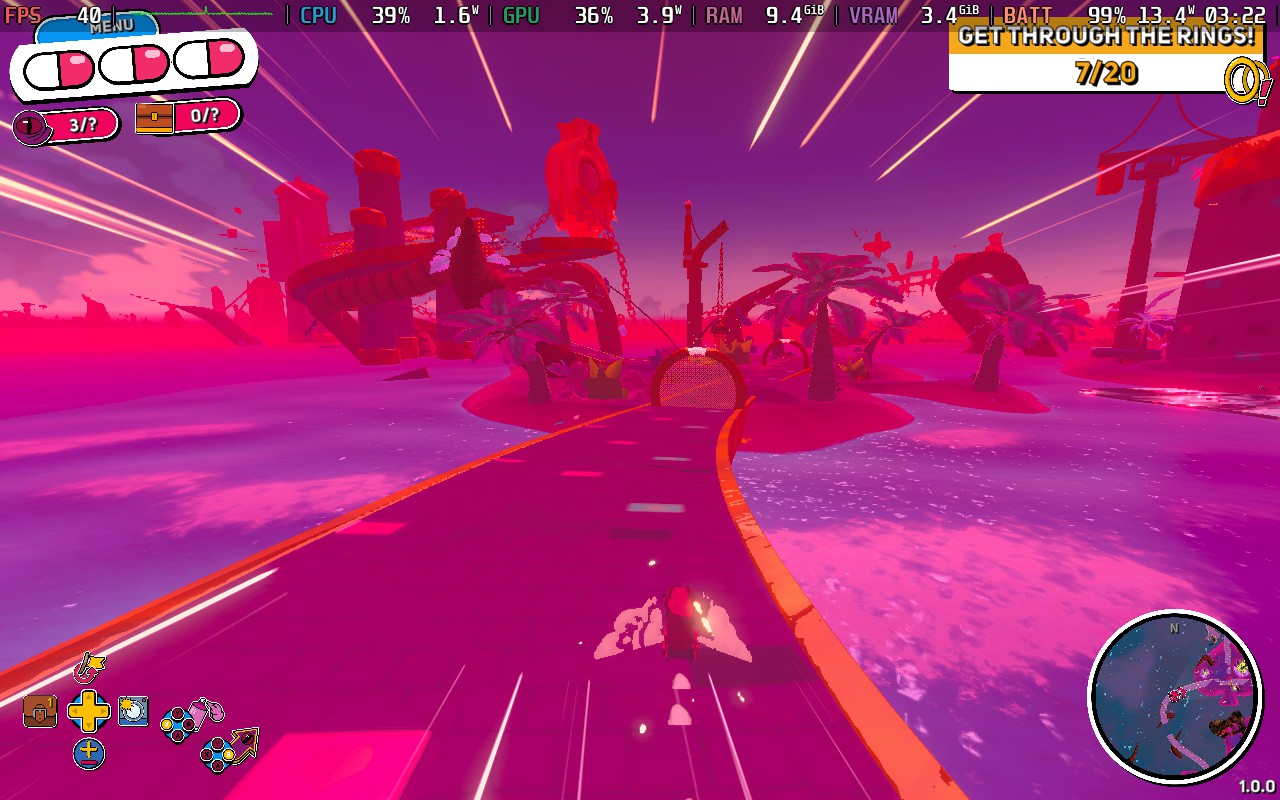This screenshot has height=800, width=1280.
Task: Click the treasure chest collectible icon
Action: [154, 118]
